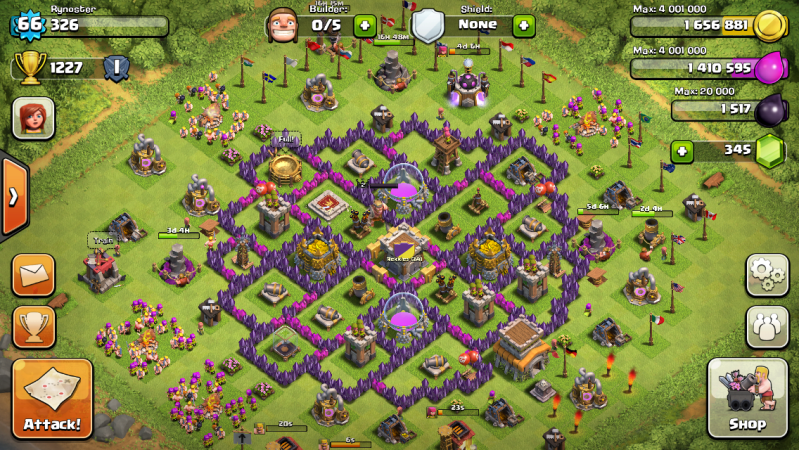Launch an attack with the Attack! button
Screen dimensions: 799x450
[52, 398]
